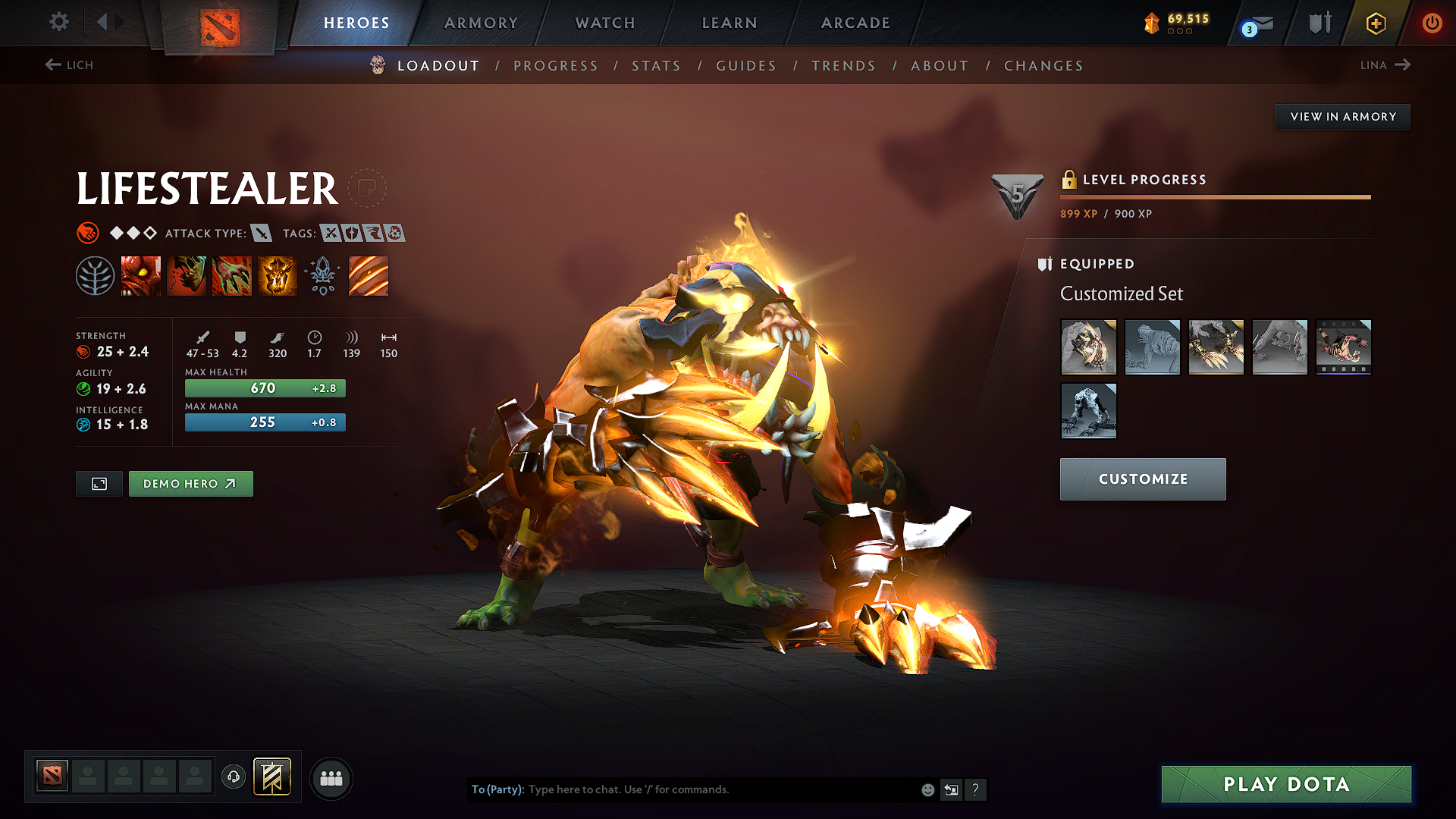Open the Lifestealer talent tree icon

(96, 275)
